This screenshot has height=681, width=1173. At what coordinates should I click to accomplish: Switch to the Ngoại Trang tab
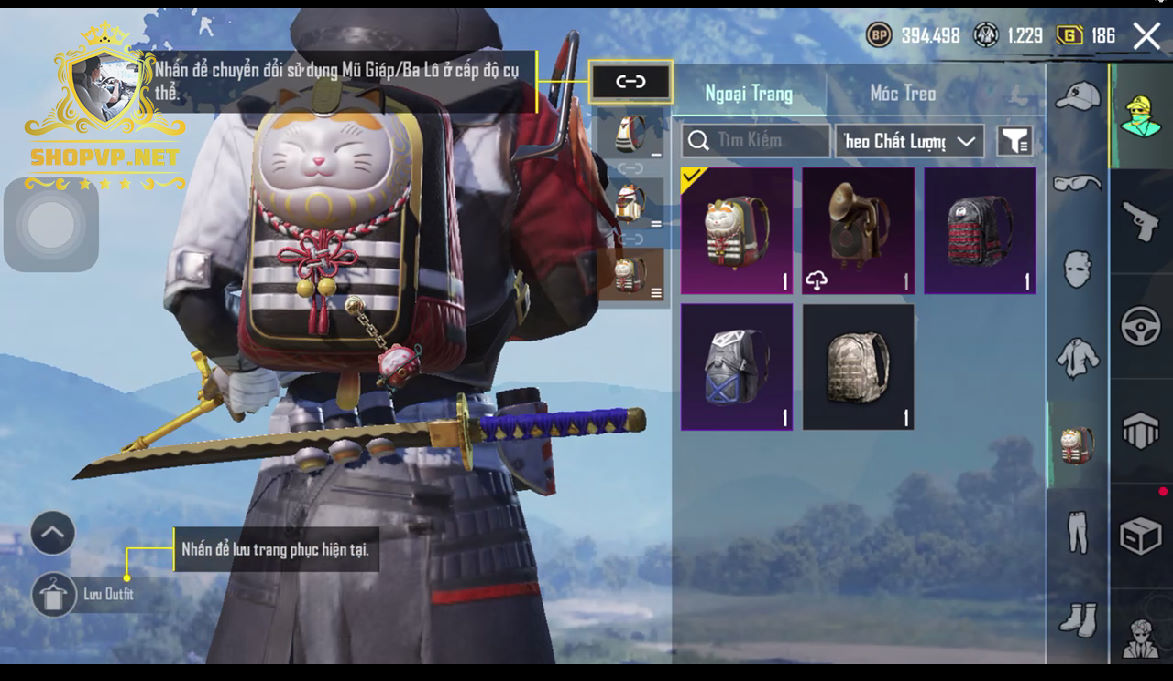[x=749, y=94]
